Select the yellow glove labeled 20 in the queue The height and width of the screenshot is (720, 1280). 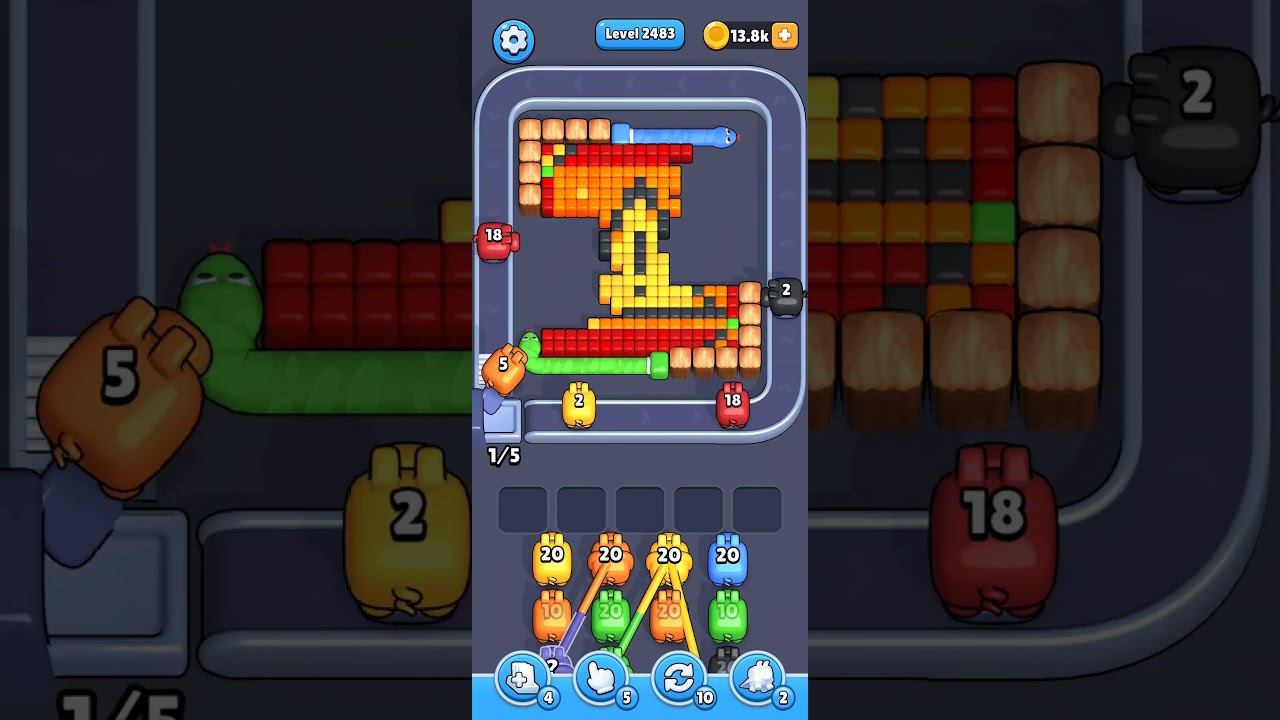pyautogui.click(x=552, y=557)
